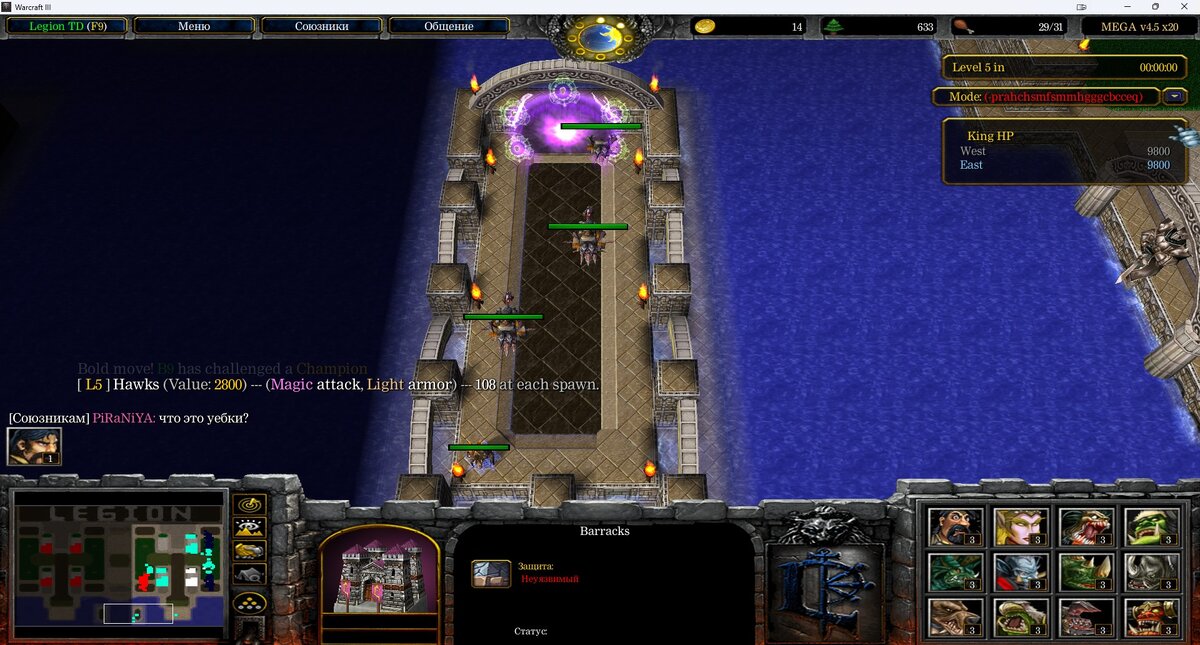Open the Меню button
Screen dimensions: 1200x645
pyautogui.click(x=193, y=26)
